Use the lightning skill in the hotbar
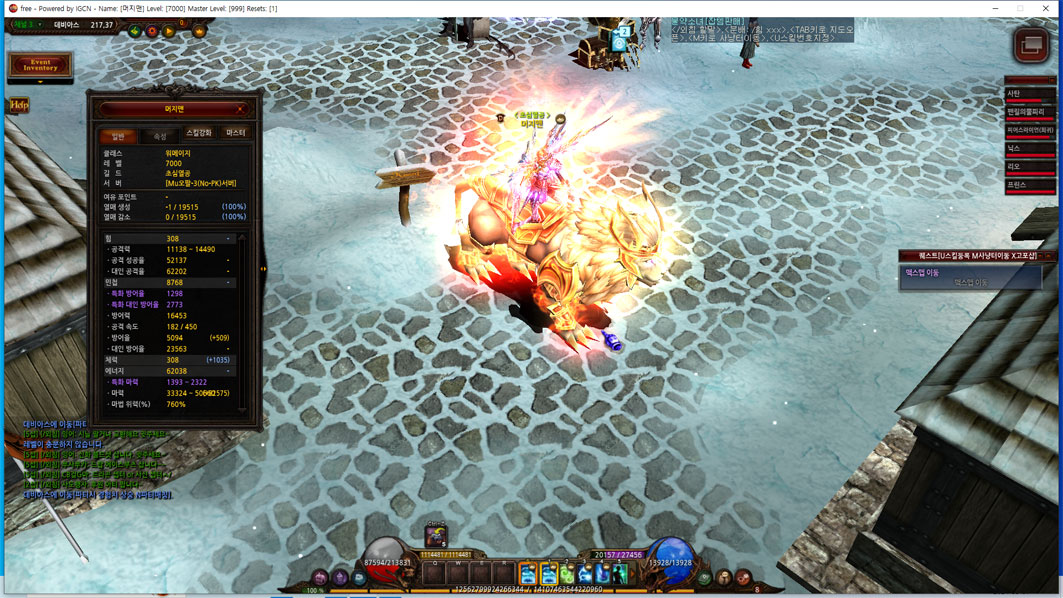This screenshot has height=598, width=1063. click(585, 574)
